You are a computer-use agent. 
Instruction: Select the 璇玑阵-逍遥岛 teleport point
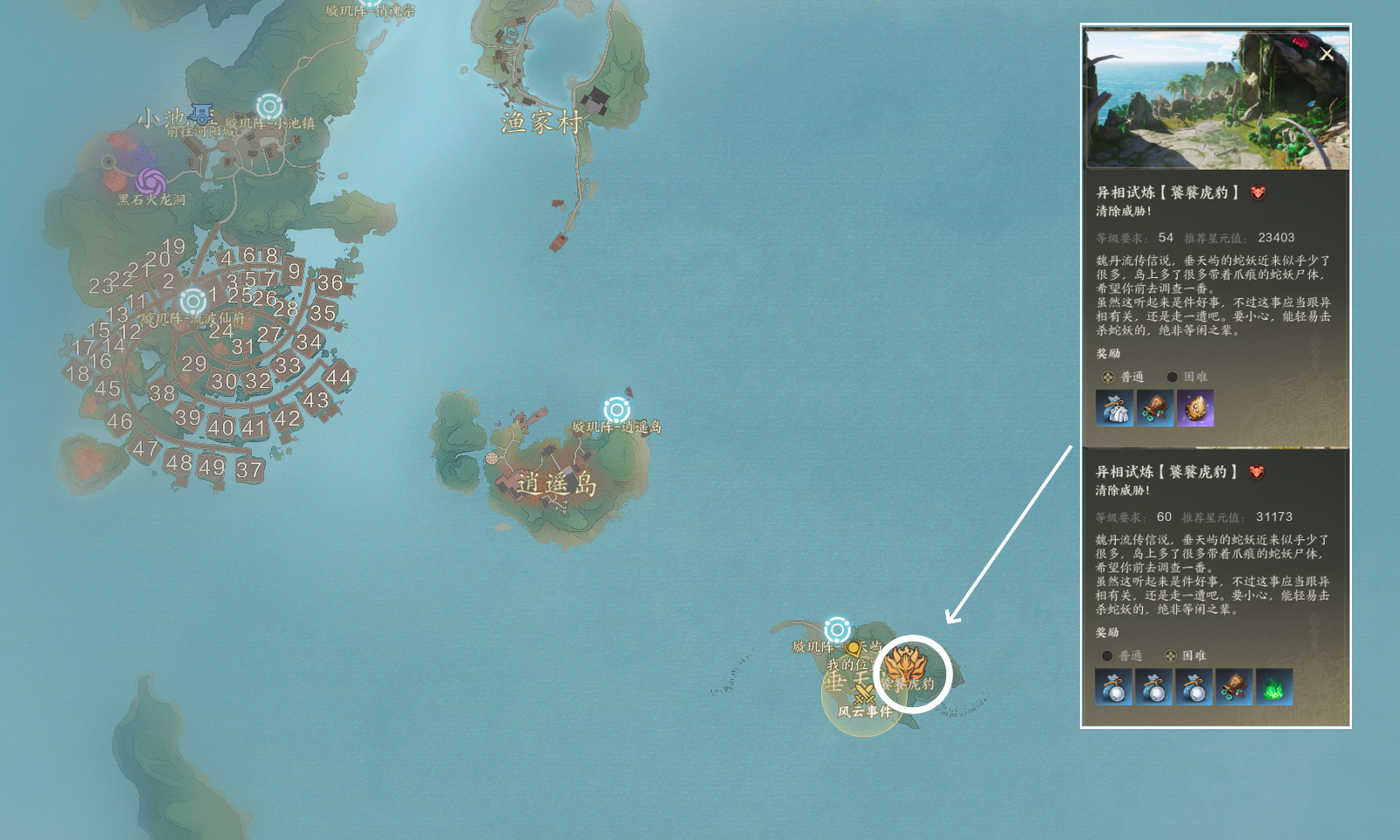pos(616,409)
